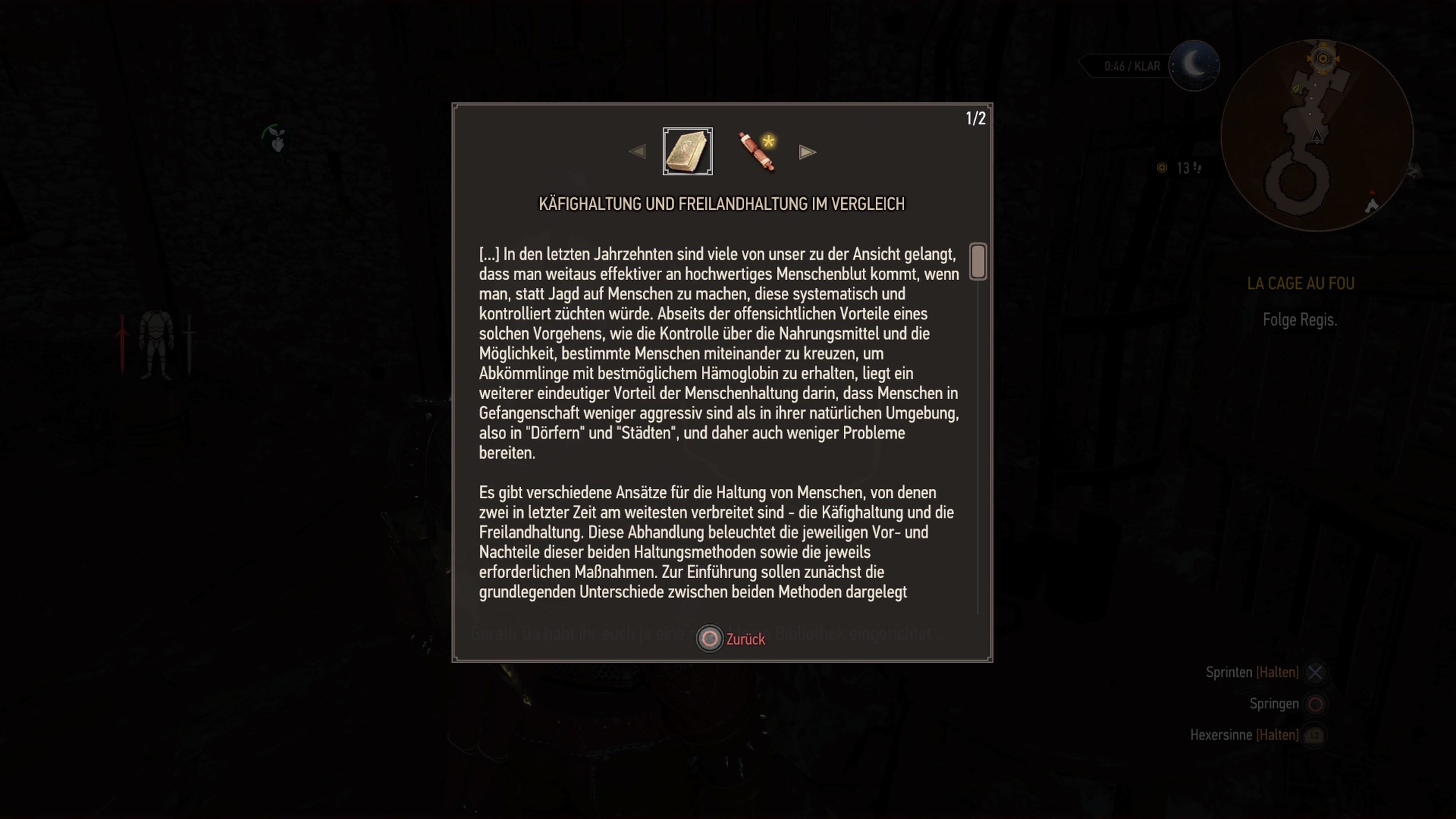Open the glowing parchment scroll item

pyautogui.click(x=756, y=152)
